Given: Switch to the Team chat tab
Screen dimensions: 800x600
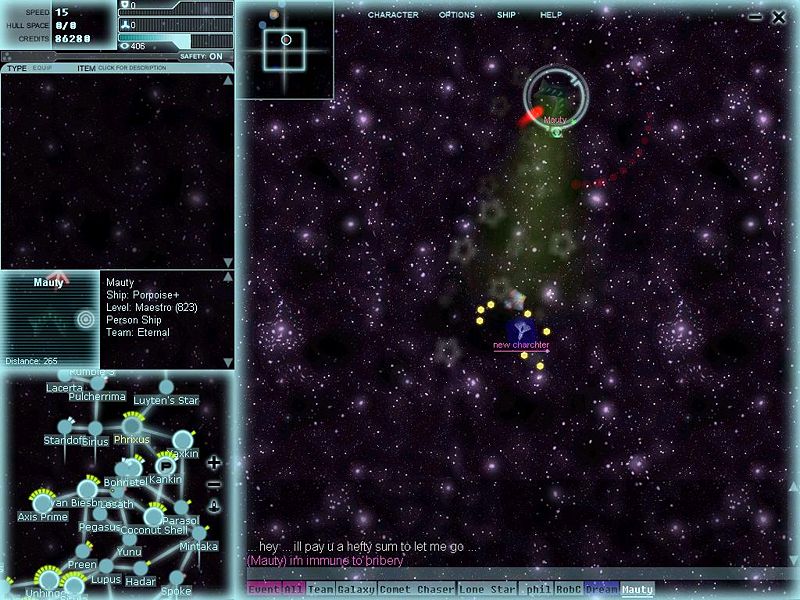Looking at the screenshot, I should point(320,590).
